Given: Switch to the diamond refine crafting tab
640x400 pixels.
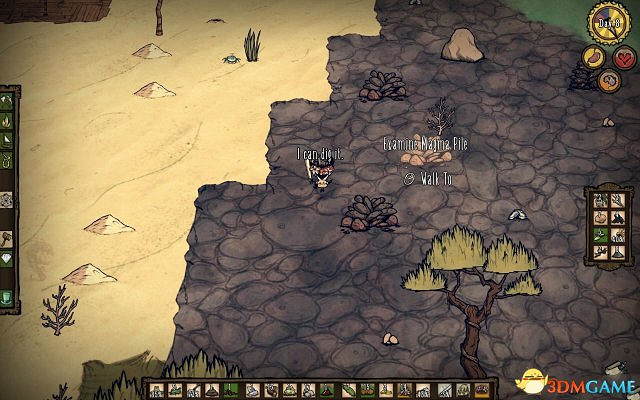Looking at the screenshot, I should click(x=6, y=258).
